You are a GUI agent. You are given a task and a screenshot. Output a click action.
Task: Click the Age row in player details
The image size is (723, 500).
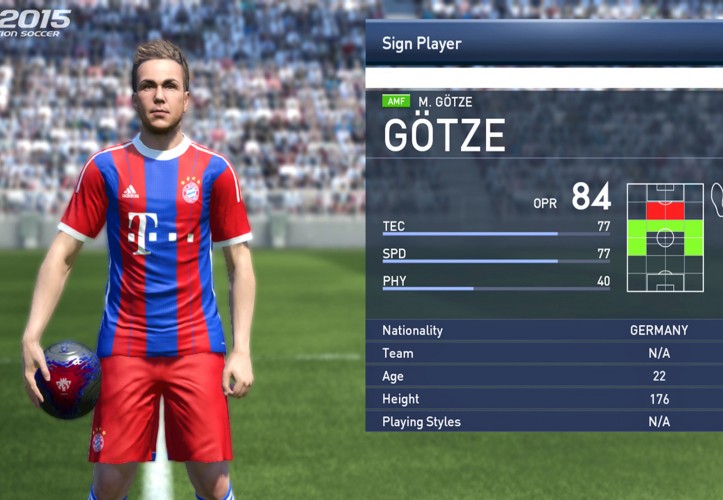[543, 376]
